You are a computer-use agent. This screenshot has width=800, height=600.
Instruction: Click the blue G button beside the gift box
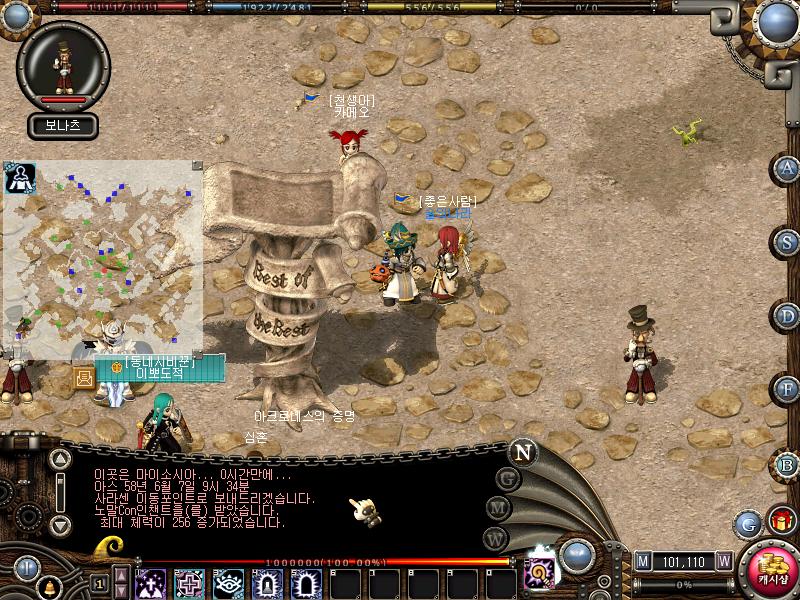click(x=748, y=523)
